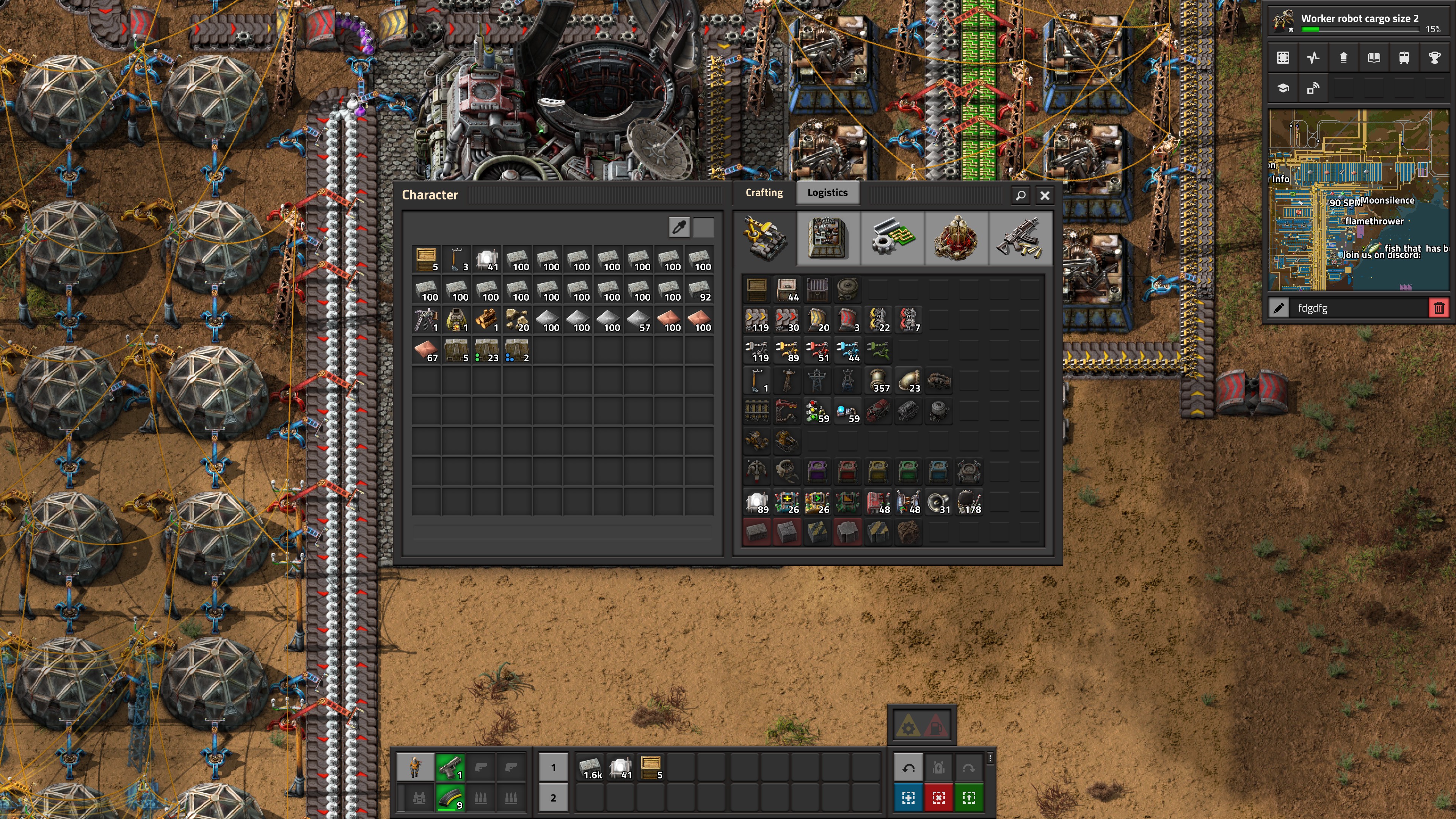The height and width of the screenshot is (819, 1456).
Task: Switch to quickbar page 2
Action: (553, 797)
